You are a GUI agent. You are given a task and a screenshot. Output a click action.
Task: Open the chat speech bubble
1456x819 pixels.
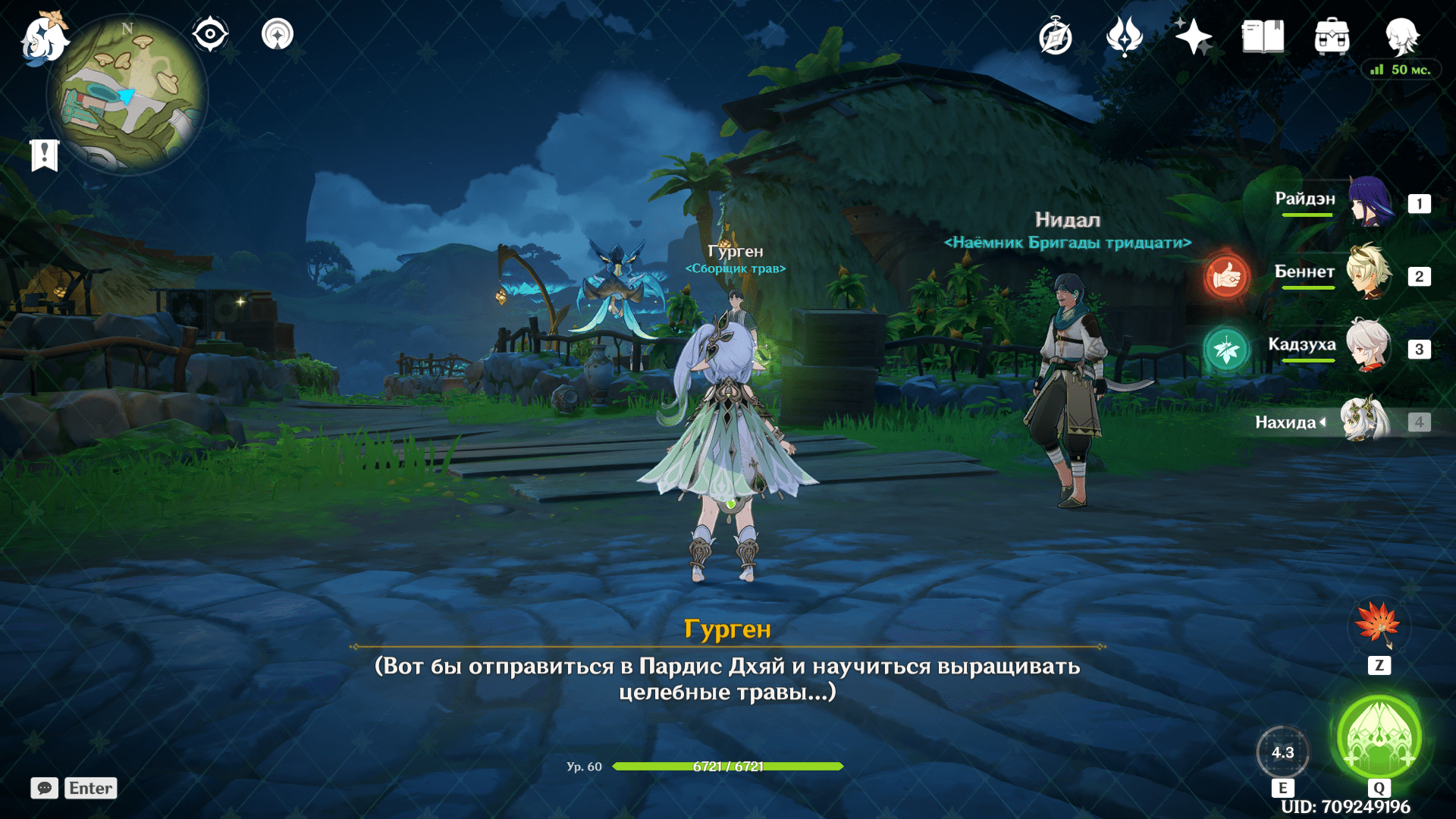pyautogui.click(x=45, y=788)
